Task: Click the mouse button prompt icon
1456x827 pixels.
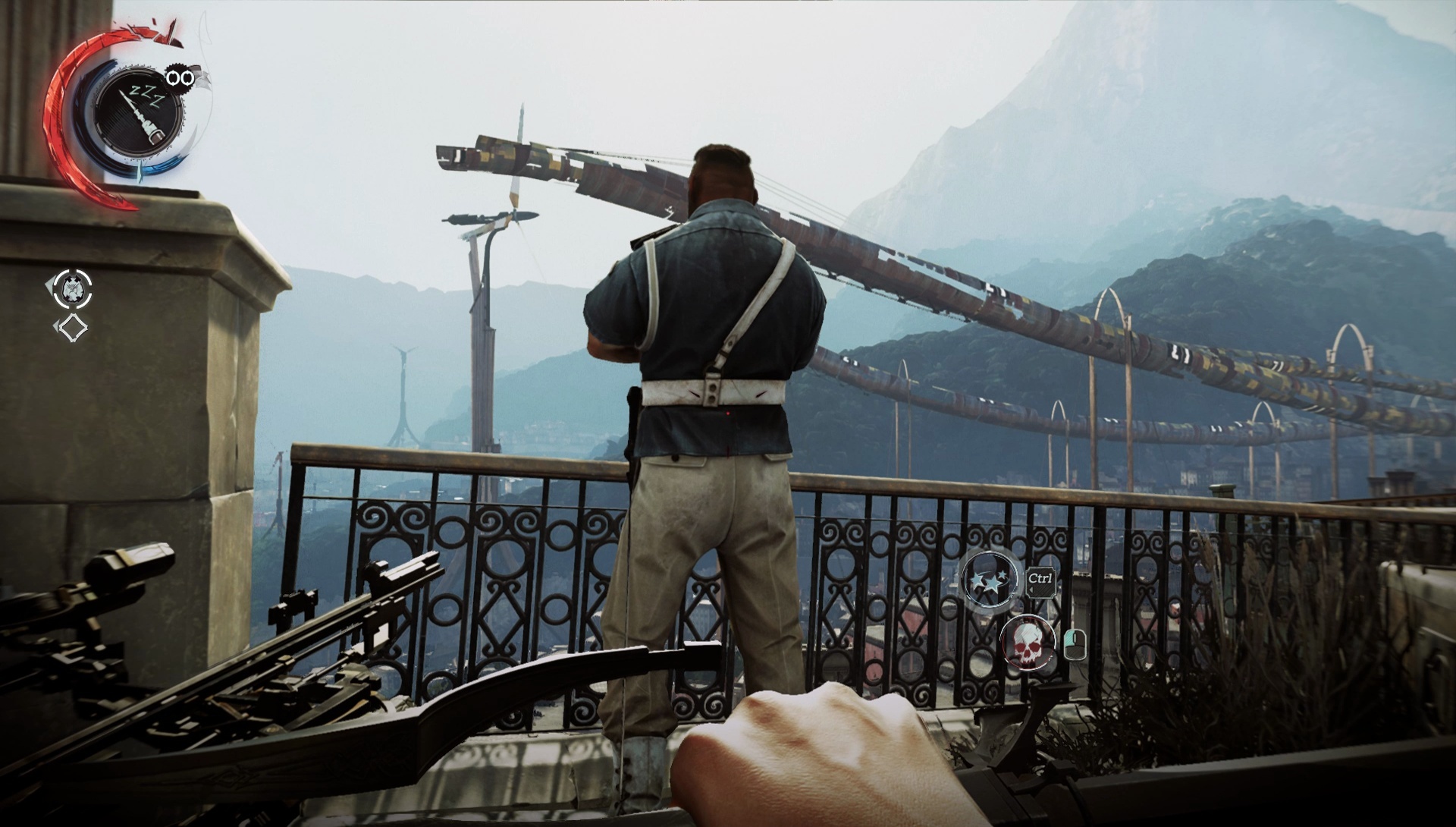Action: click(1075, 645)
